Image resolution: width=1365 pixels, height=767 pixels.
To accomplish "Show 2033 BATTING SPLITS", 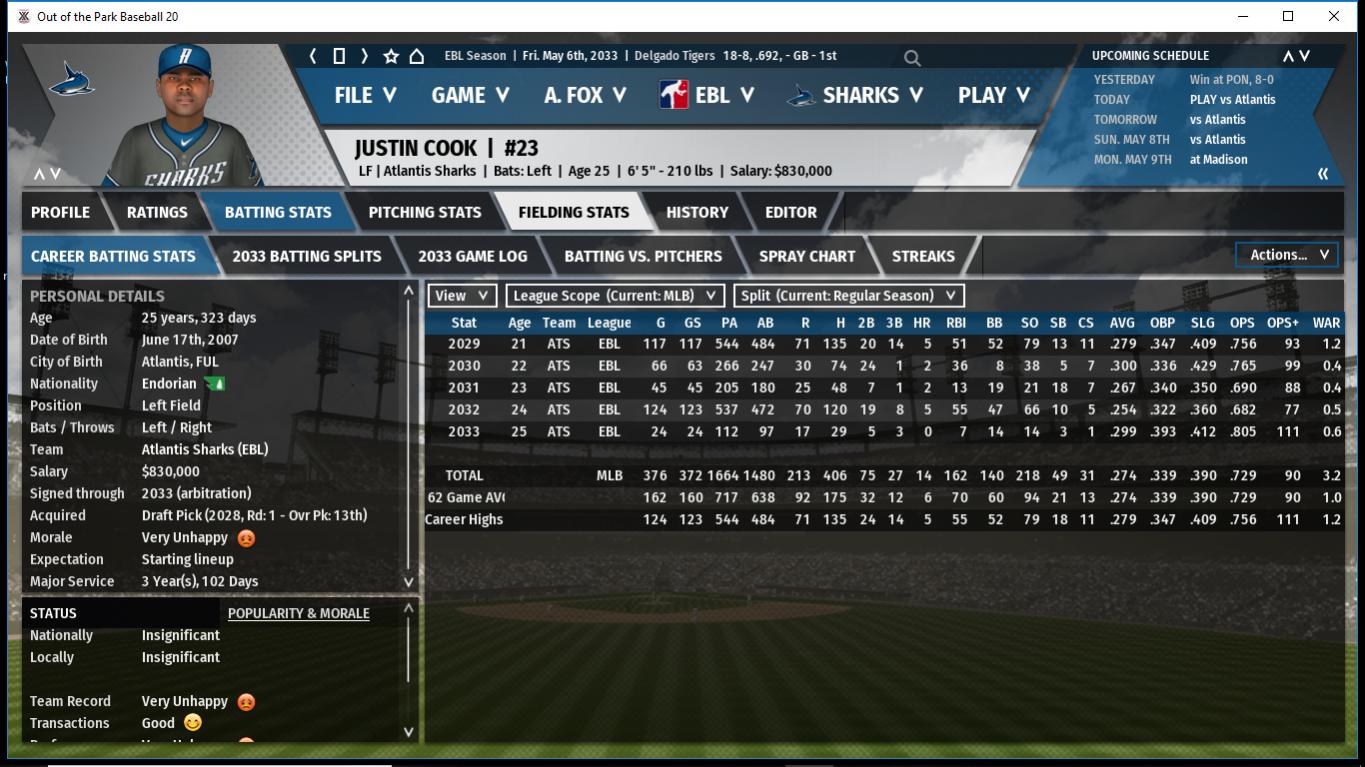I will tap(306, 256).
